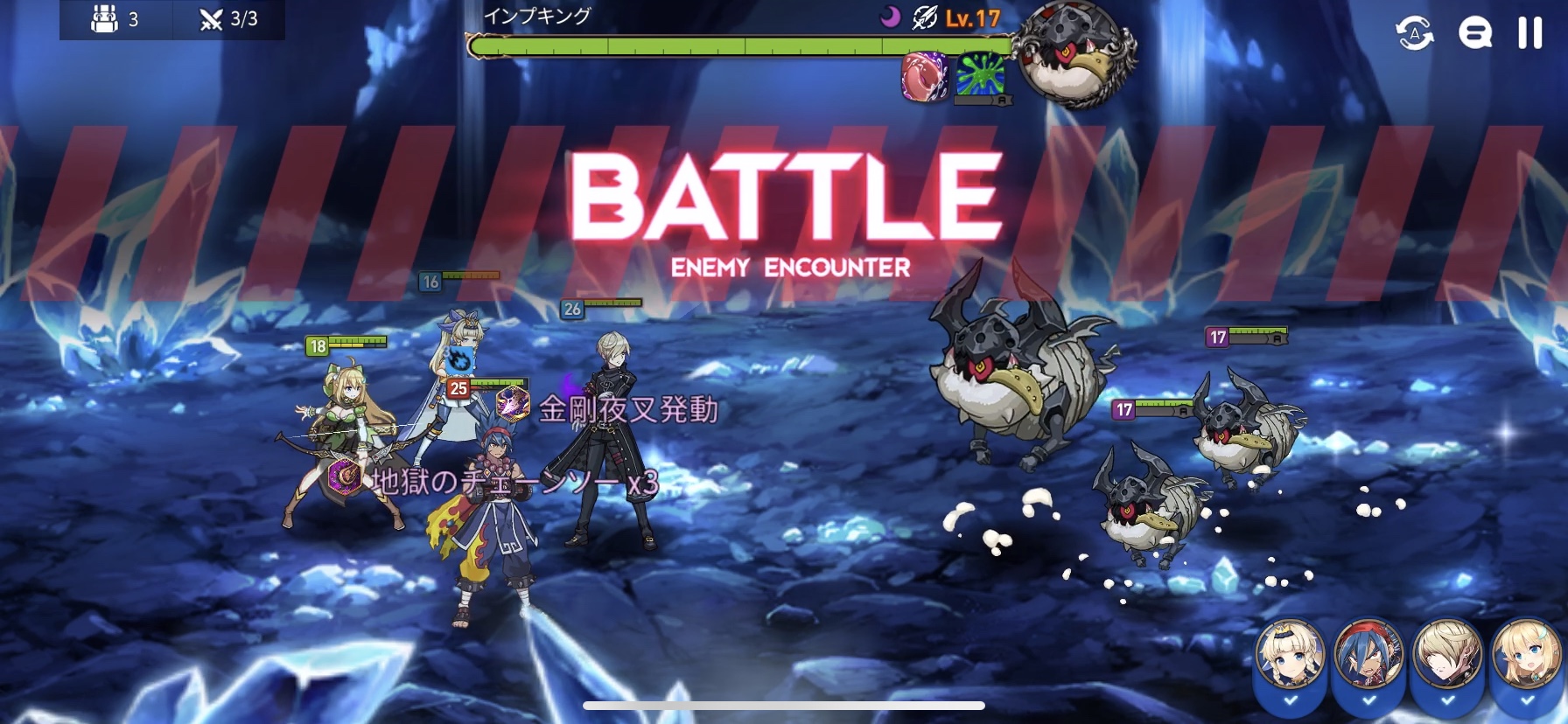Toggle auto-battle mode

point(1414,33)
